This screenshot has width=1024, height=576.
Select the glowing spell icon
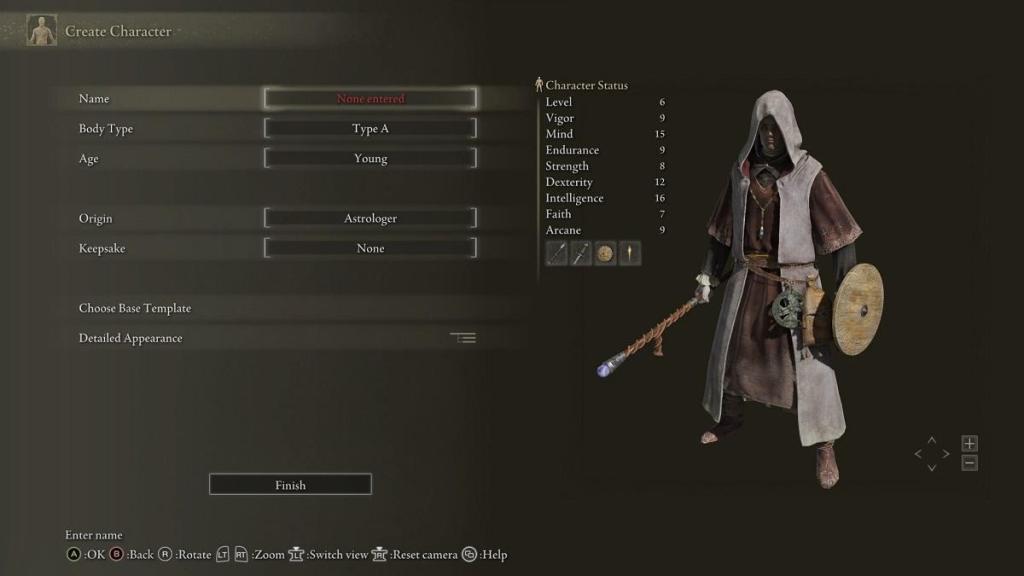click(x=629, y=254)
